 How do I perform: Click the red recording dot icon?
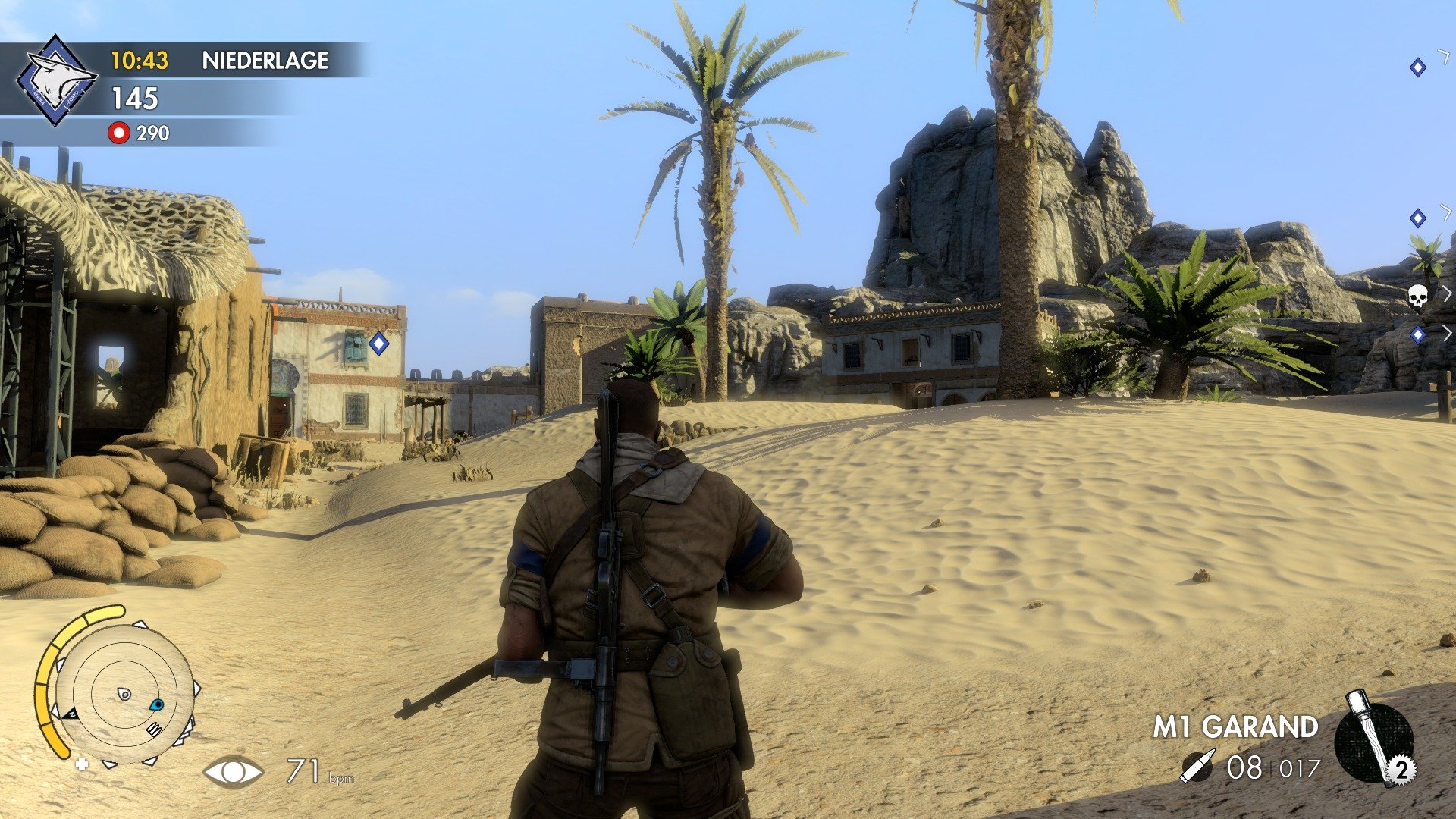[x=118, y=133]
